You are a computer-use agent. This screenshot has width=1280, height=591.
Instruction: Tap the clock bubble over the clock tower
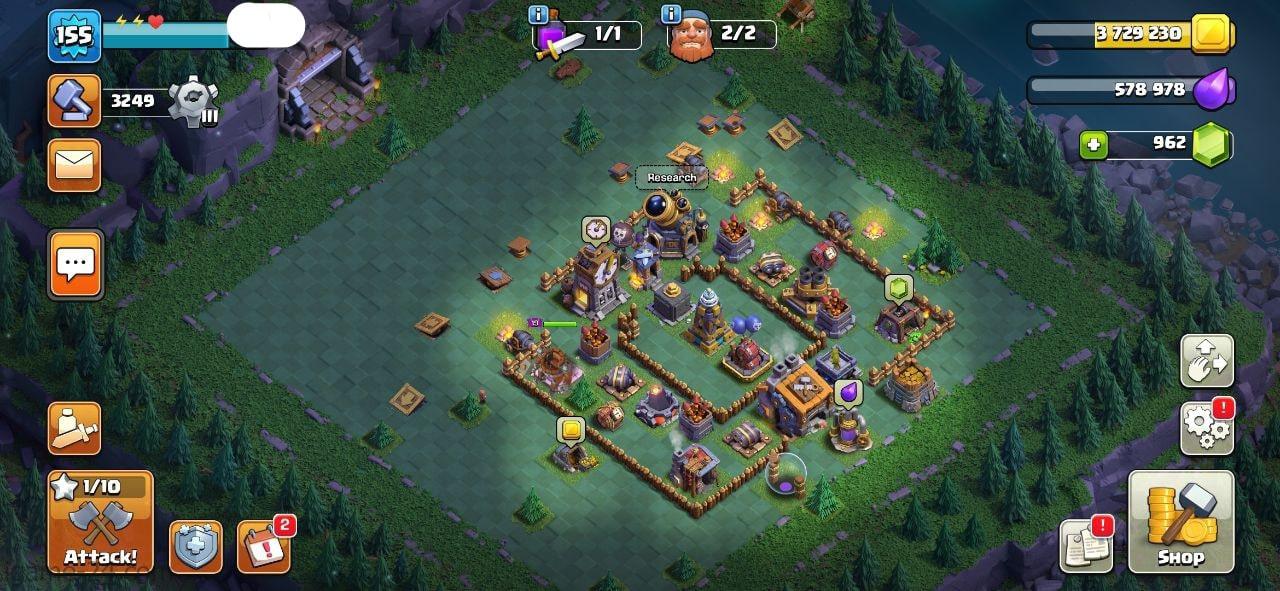[596, 230]
